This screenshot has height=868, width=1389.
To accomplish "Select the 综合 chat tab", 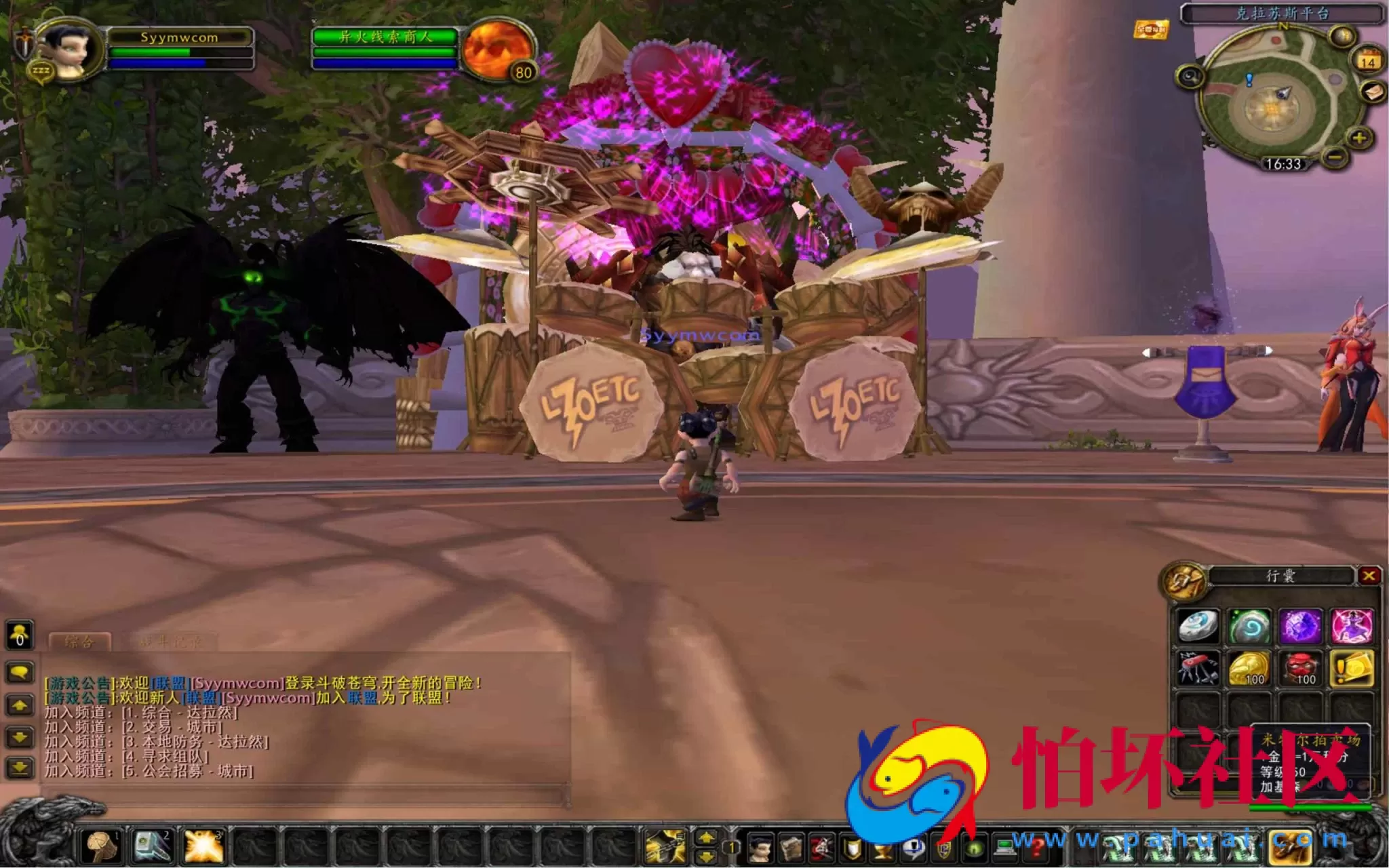I will [80, 642].
